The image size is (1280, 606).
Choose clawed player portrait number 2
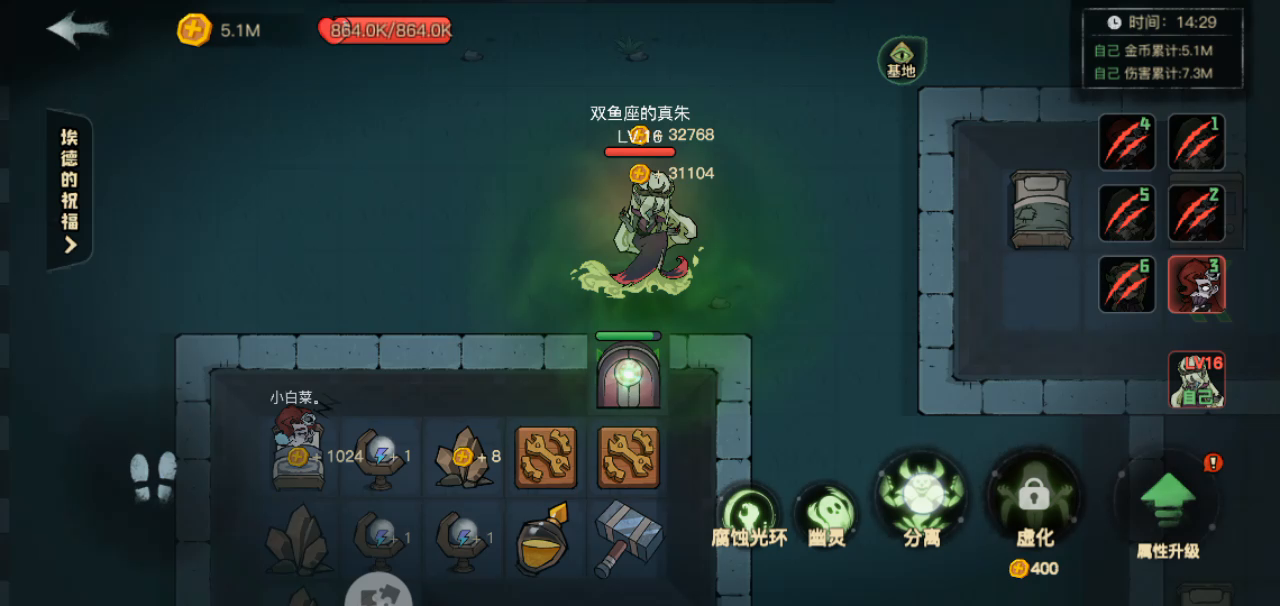tap(1196, 213)
